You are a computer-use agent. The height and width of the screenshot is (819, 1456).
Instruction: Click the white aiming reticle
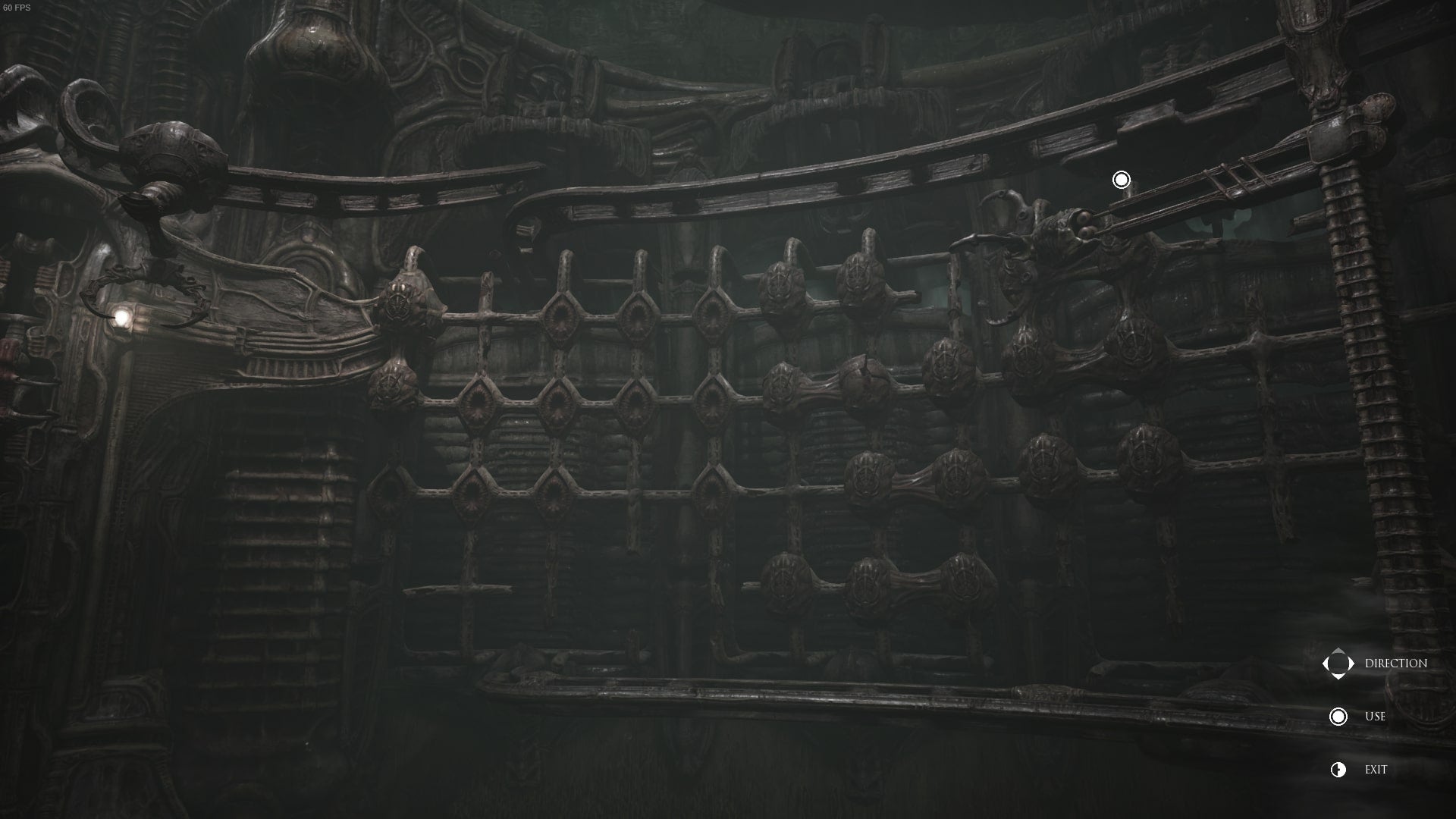[x=1120, y=179]
